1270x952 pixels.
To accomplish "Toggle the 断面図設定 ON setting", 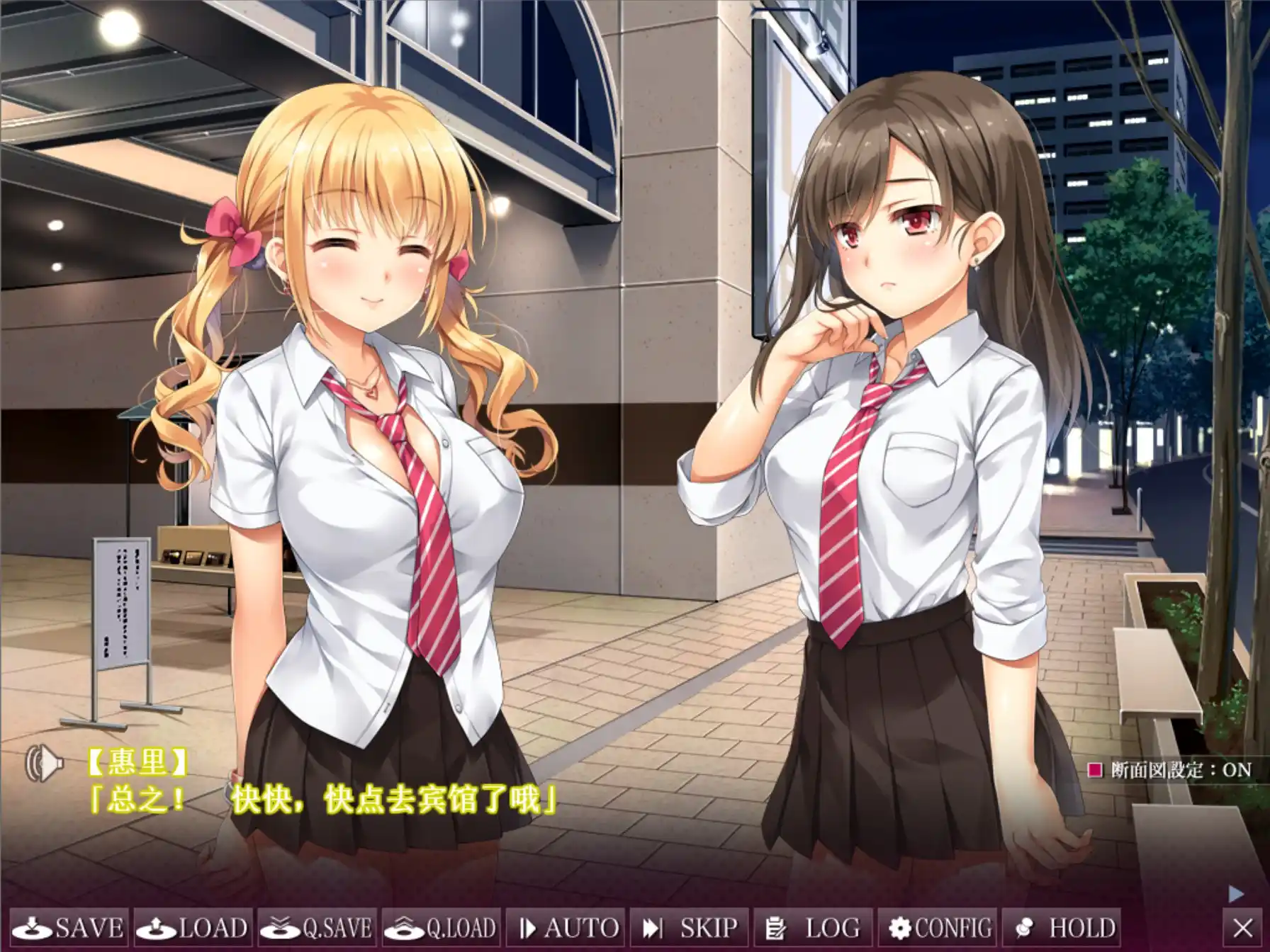I will (x=1171, y=770).
